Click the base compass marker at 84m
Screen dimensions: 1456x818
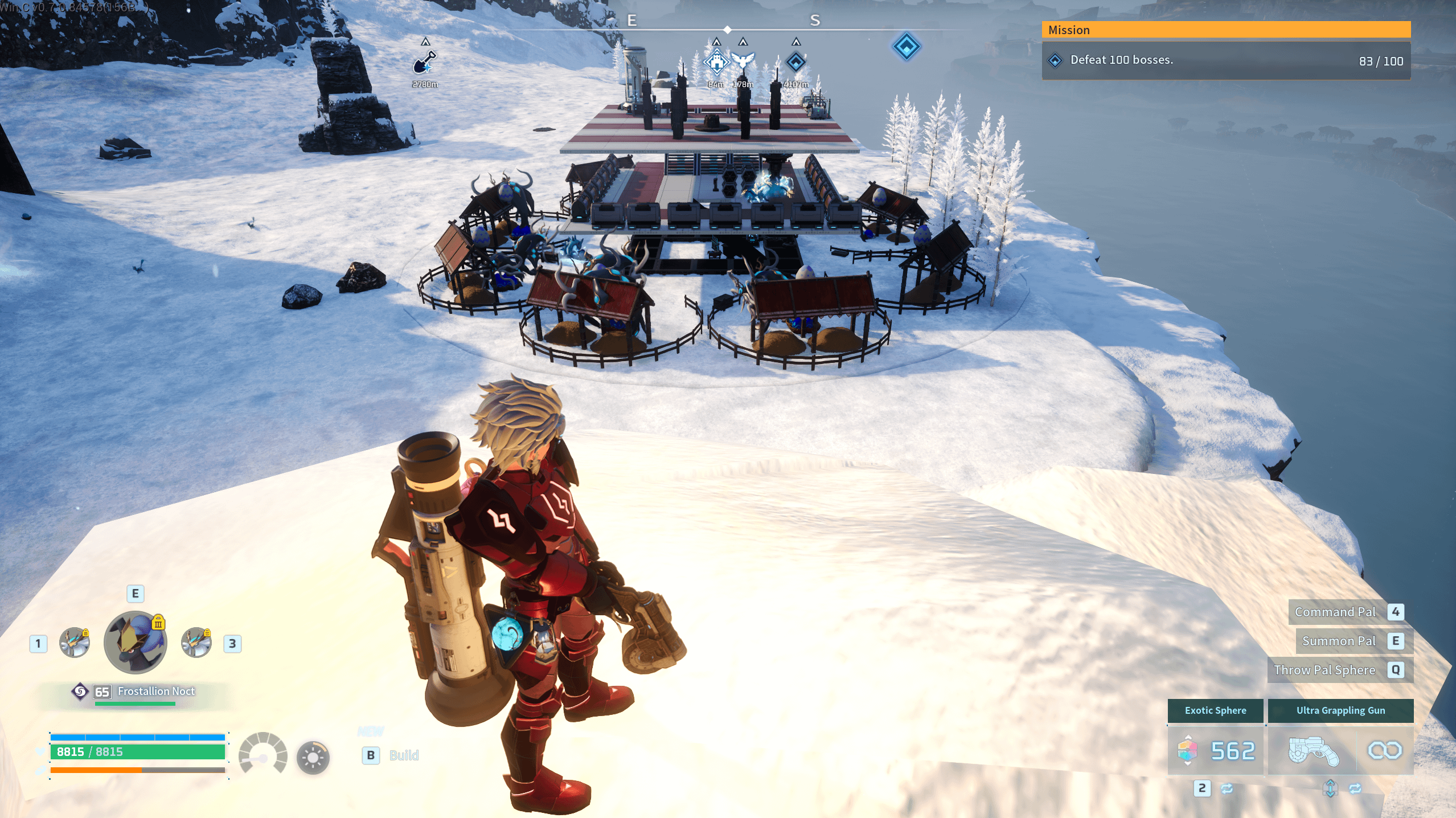[716, 62]
